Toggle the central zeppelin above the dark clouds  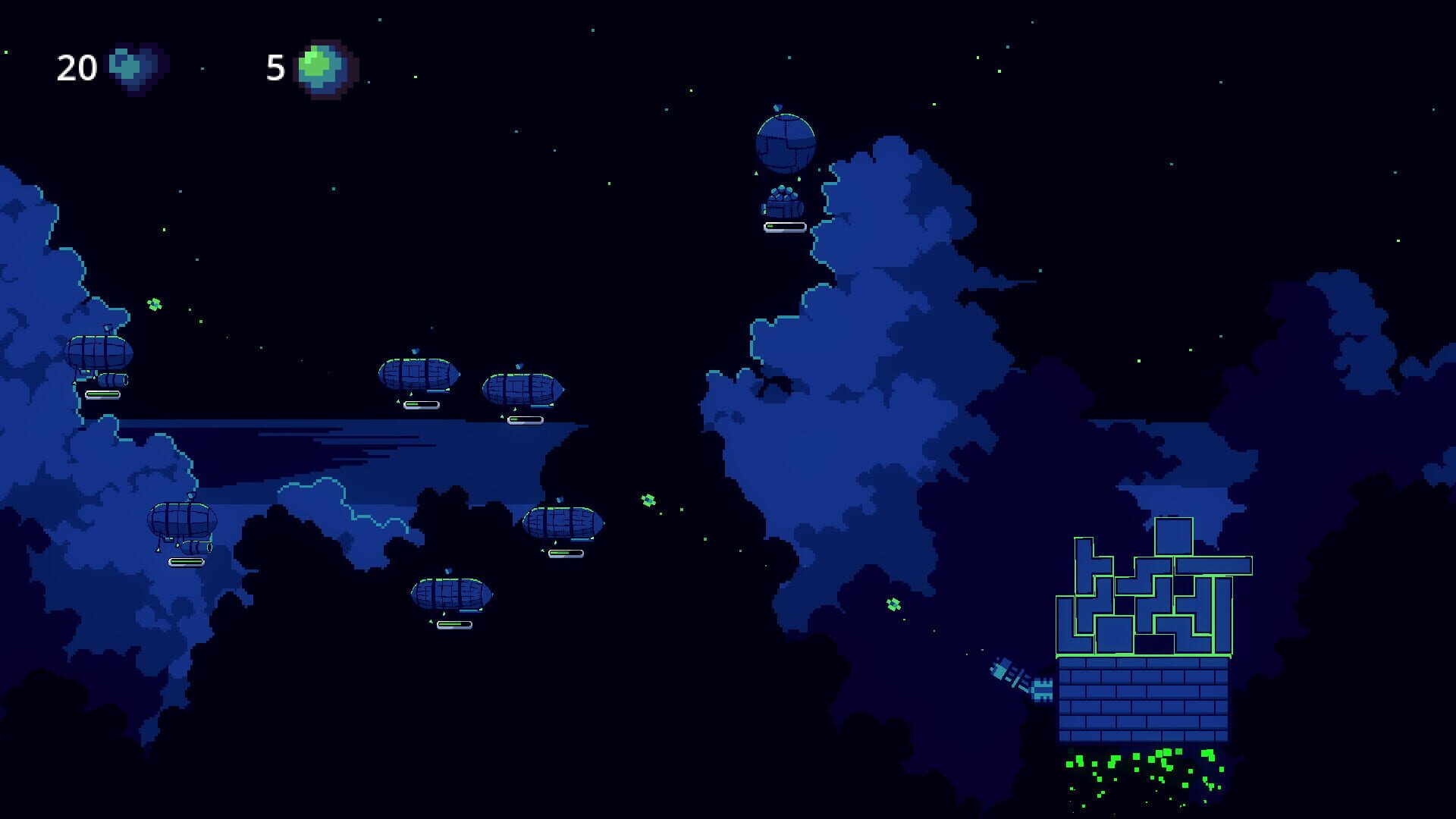565,523
